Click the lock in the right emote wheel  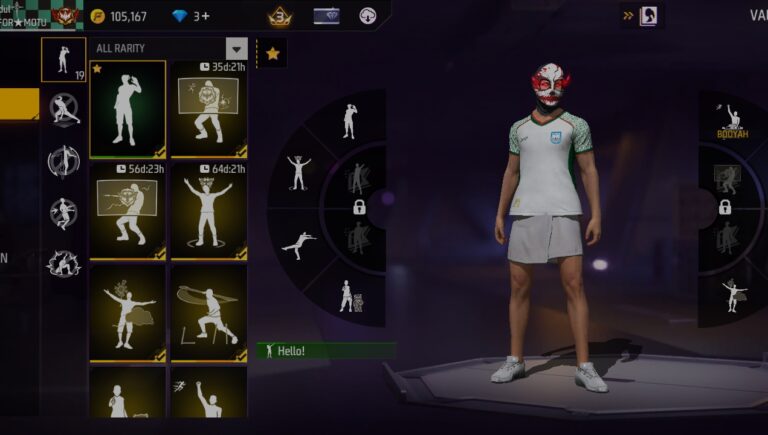pyautogui.click(x=725, y=207)
